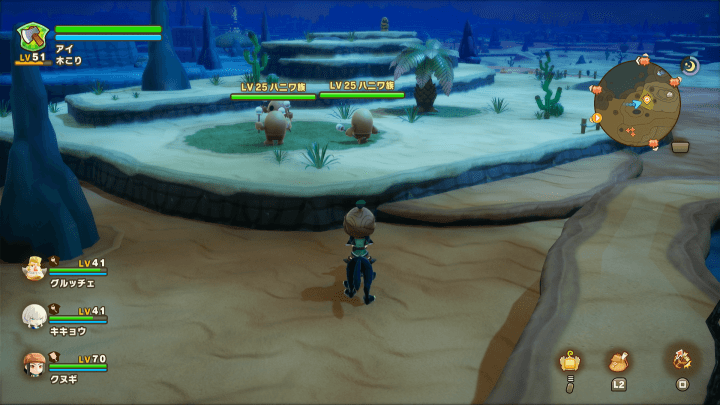Click the woodcutter axe class badge
This screenshot has width=720, height=405.
pos(32,37)
